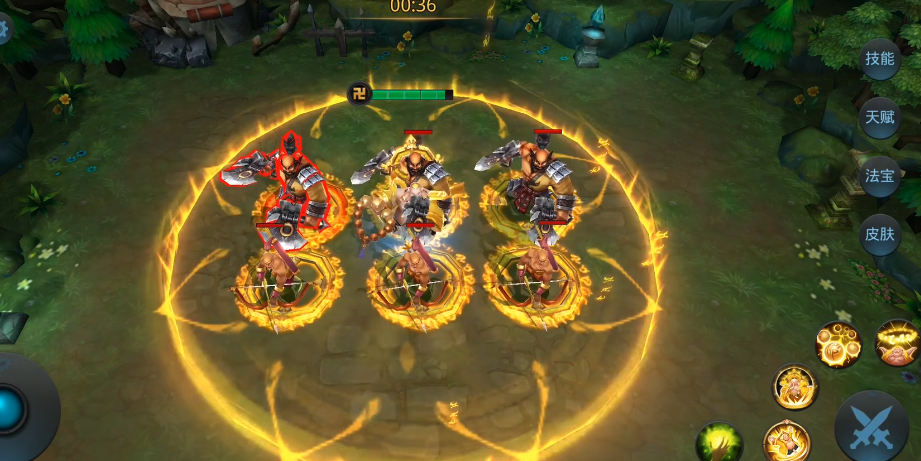
Task: Open the 法宝 (Treasures) panel
Action: (879, 176)
